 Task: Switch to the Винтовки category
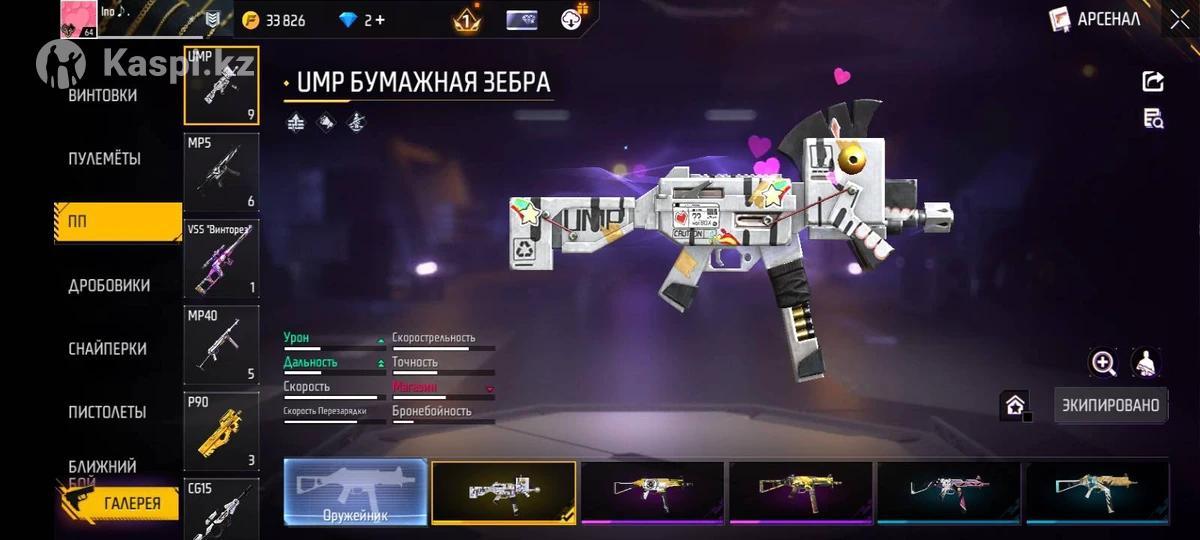tap(103, 96)
